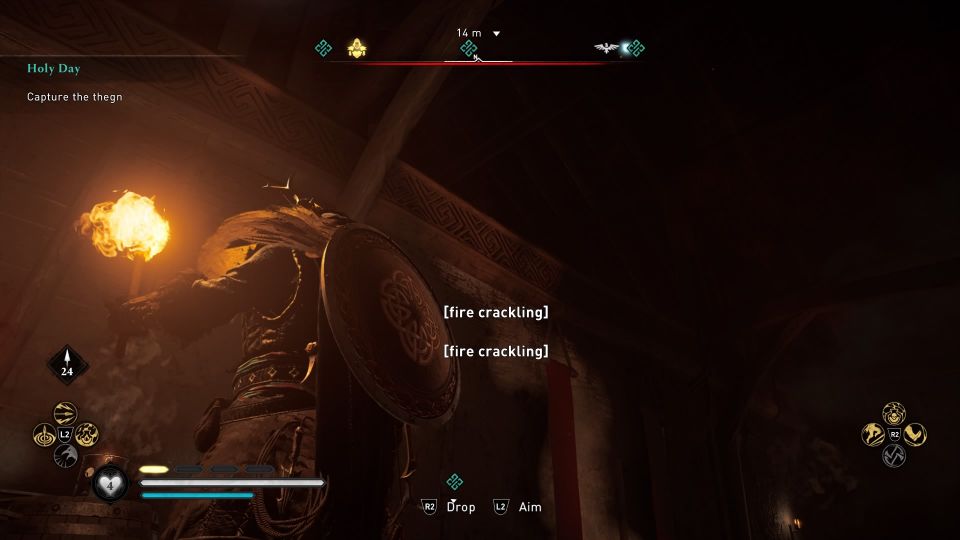Activate the grey crossed-axes melee ability
The image size is (960, 540).
pyautogui.click(x=894, y=456)
